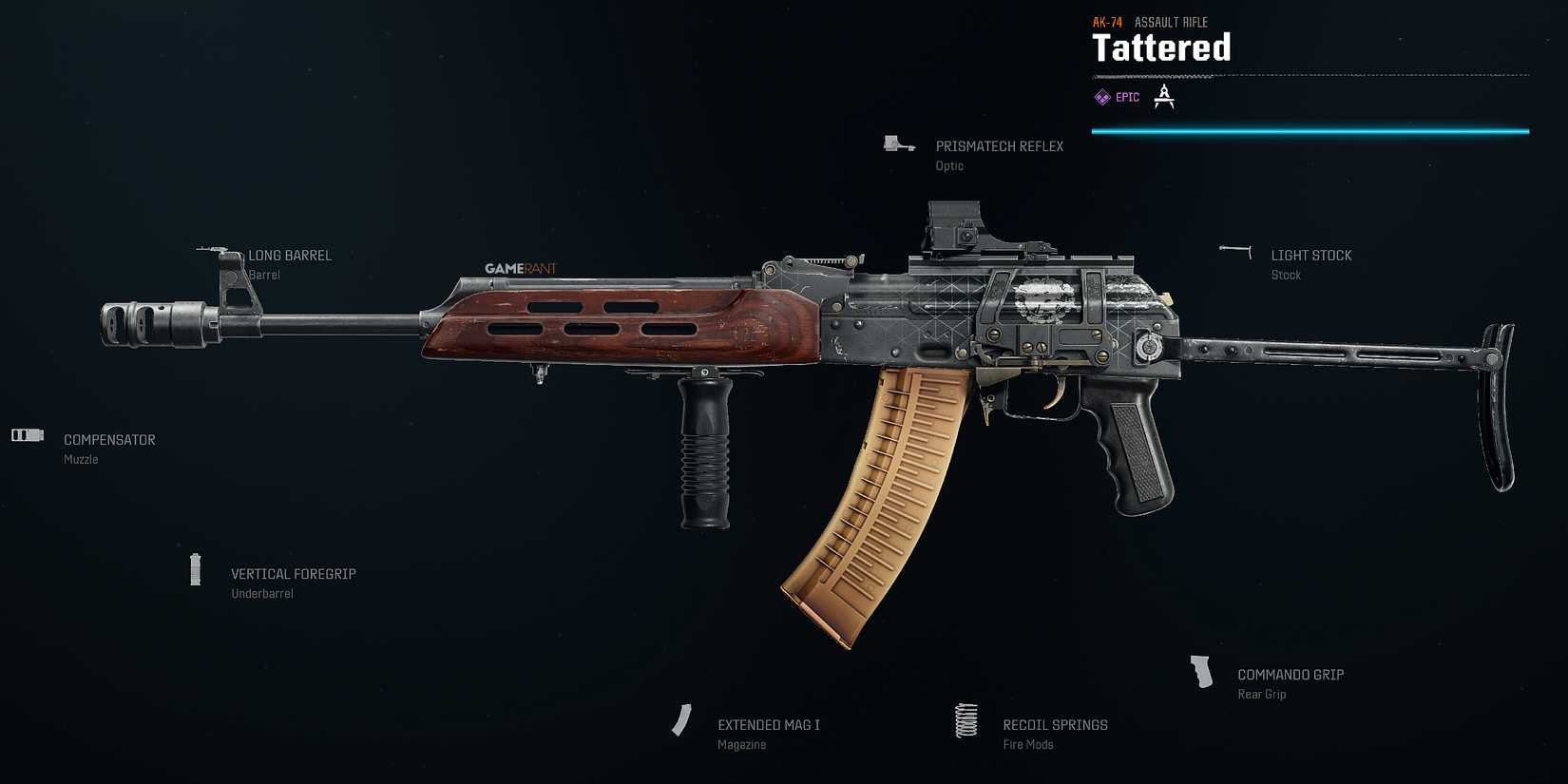Open the blueprint compass icon beside Epic
This screenshot has width=1568, height=784.
point(1163,96)
